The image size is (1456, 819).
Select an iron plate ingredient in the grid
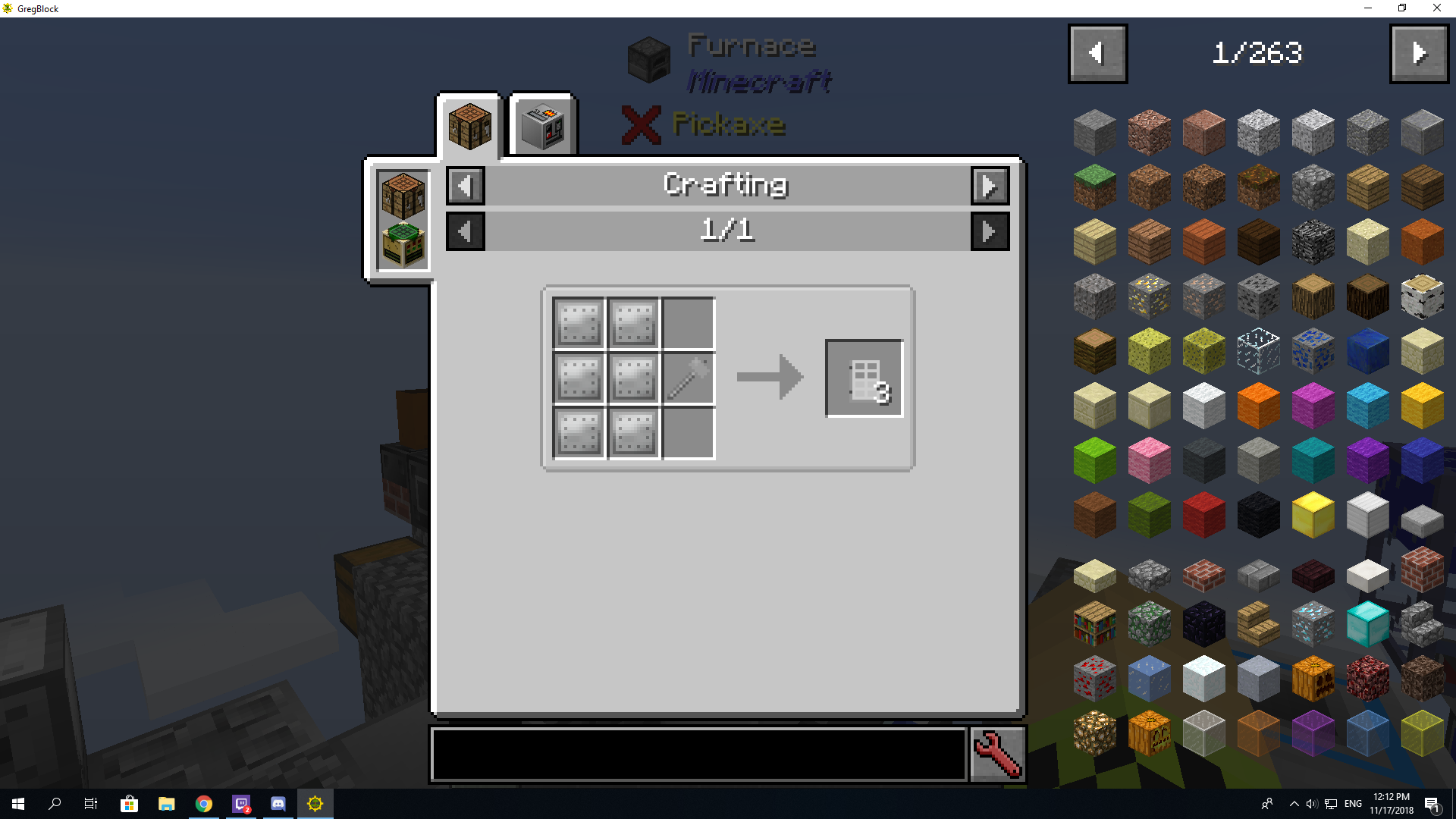579,323
